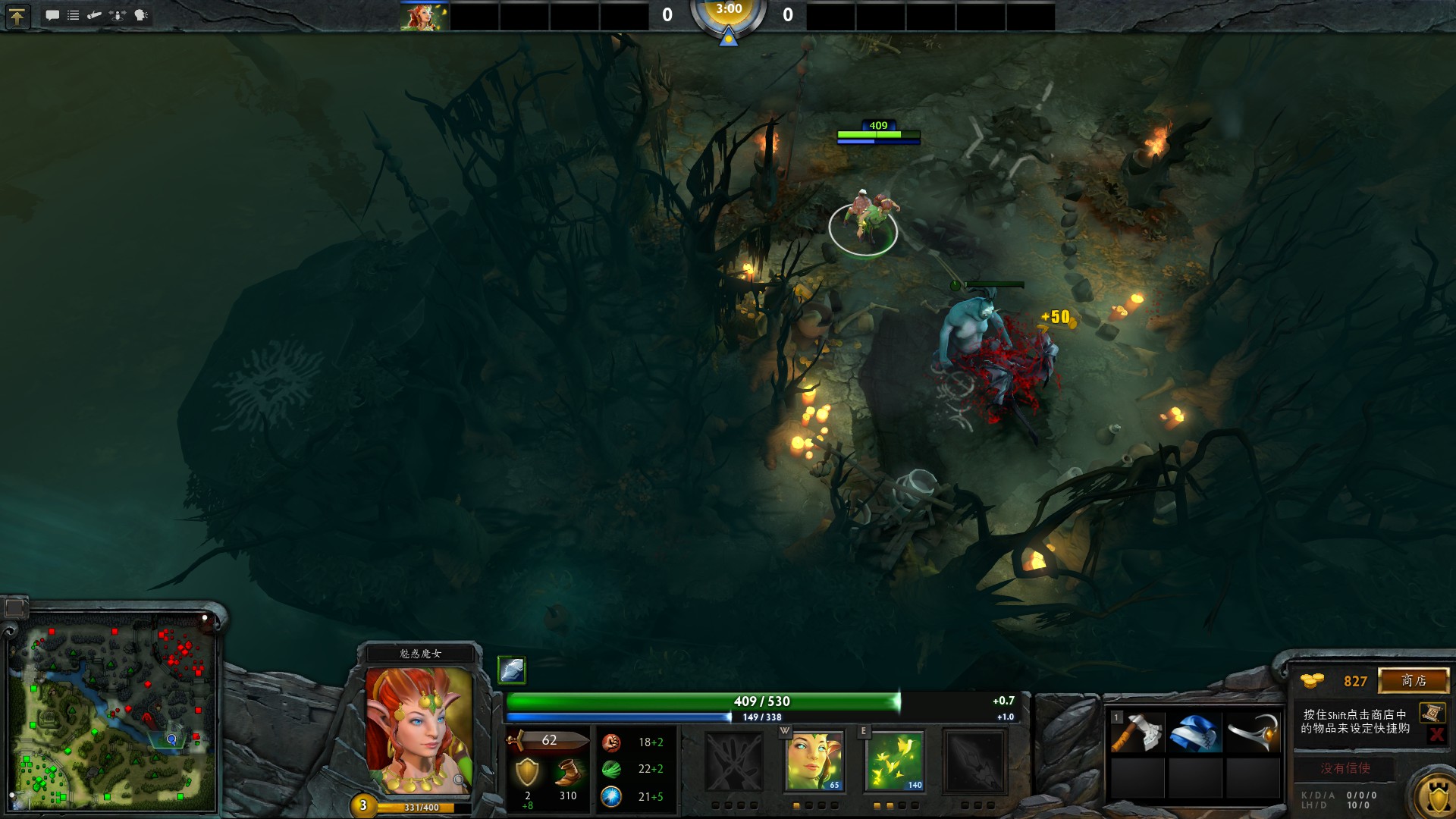This screenshot has width=1456, height=819.
Task: Select the unlearned Untouchable ability
Action: pyautogui.click(x=733, y=761)
